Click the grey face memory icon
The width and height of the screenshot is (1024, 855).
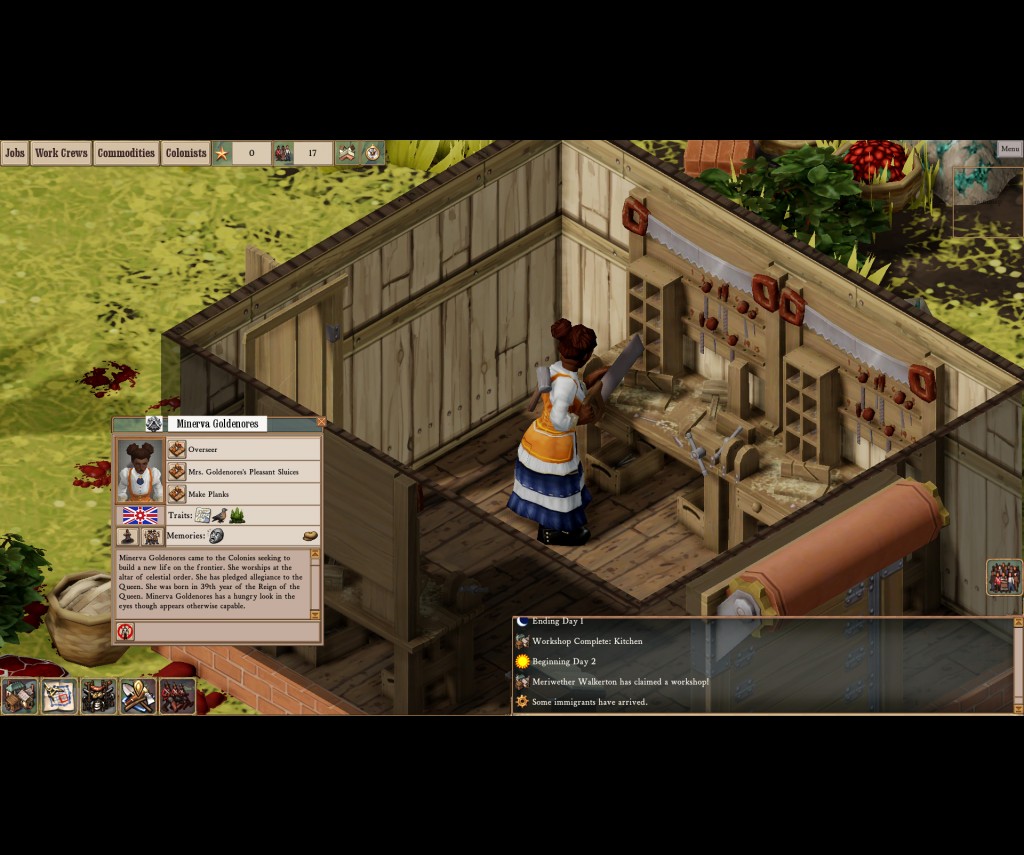point(216,536)
